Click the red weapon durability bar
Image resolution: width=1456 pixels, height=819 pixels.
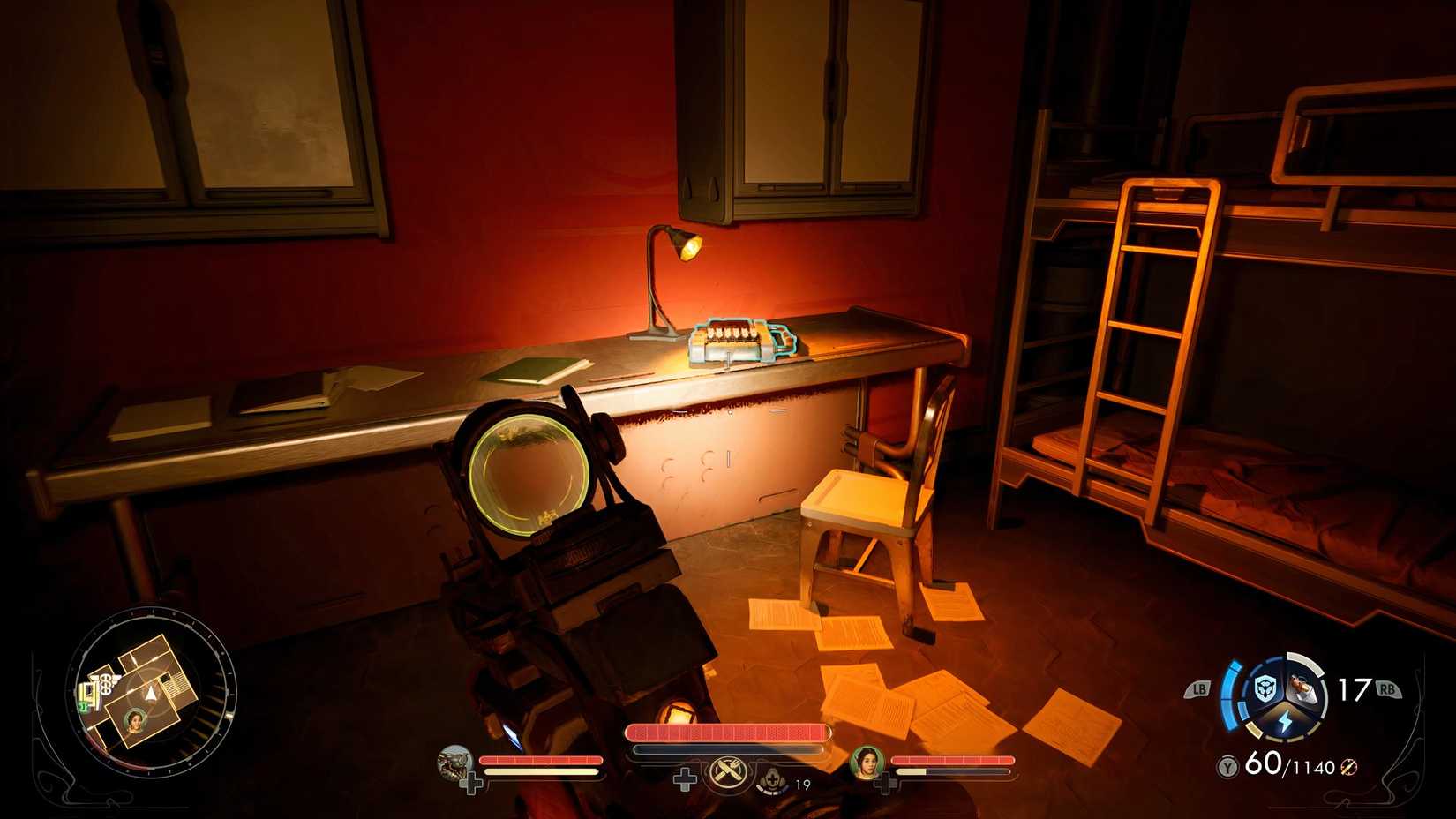[x=729, y=731]
